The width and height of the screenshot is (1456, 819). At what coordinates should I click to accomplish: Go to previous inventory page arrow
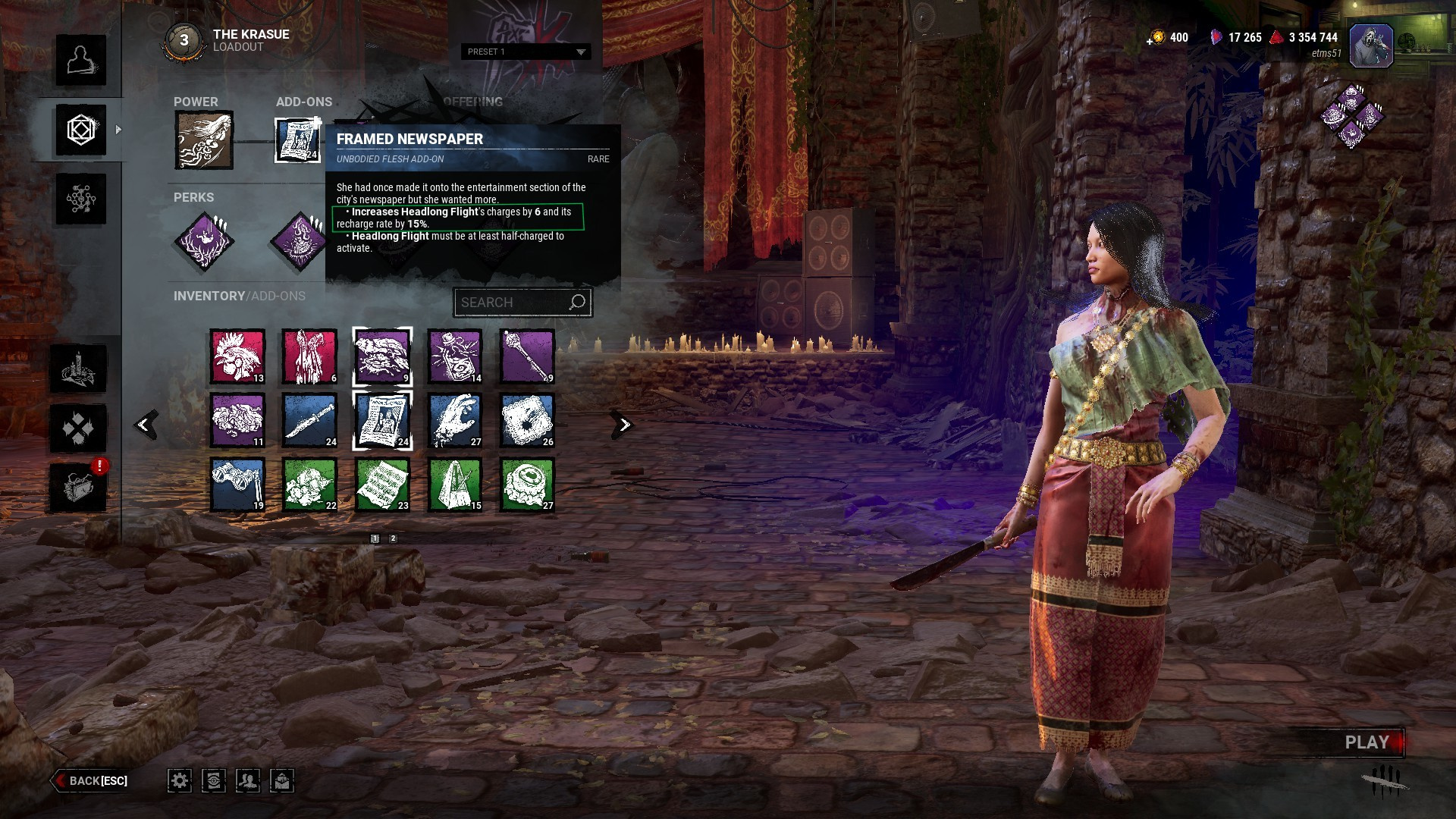[144, 425]
